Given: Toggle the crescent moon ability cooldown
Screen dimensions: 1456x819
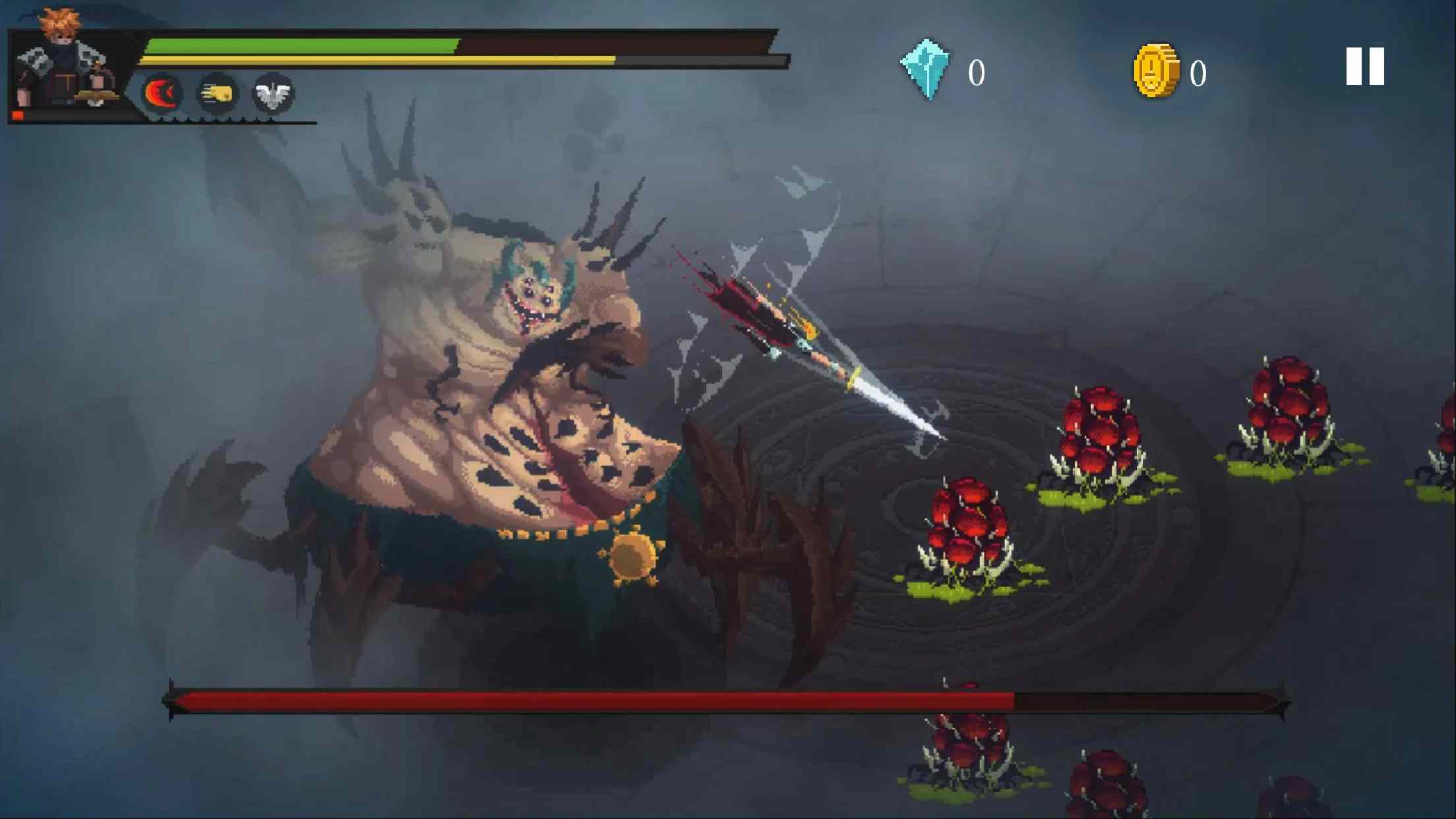Looking at the screenshot, I should (160, 92).
